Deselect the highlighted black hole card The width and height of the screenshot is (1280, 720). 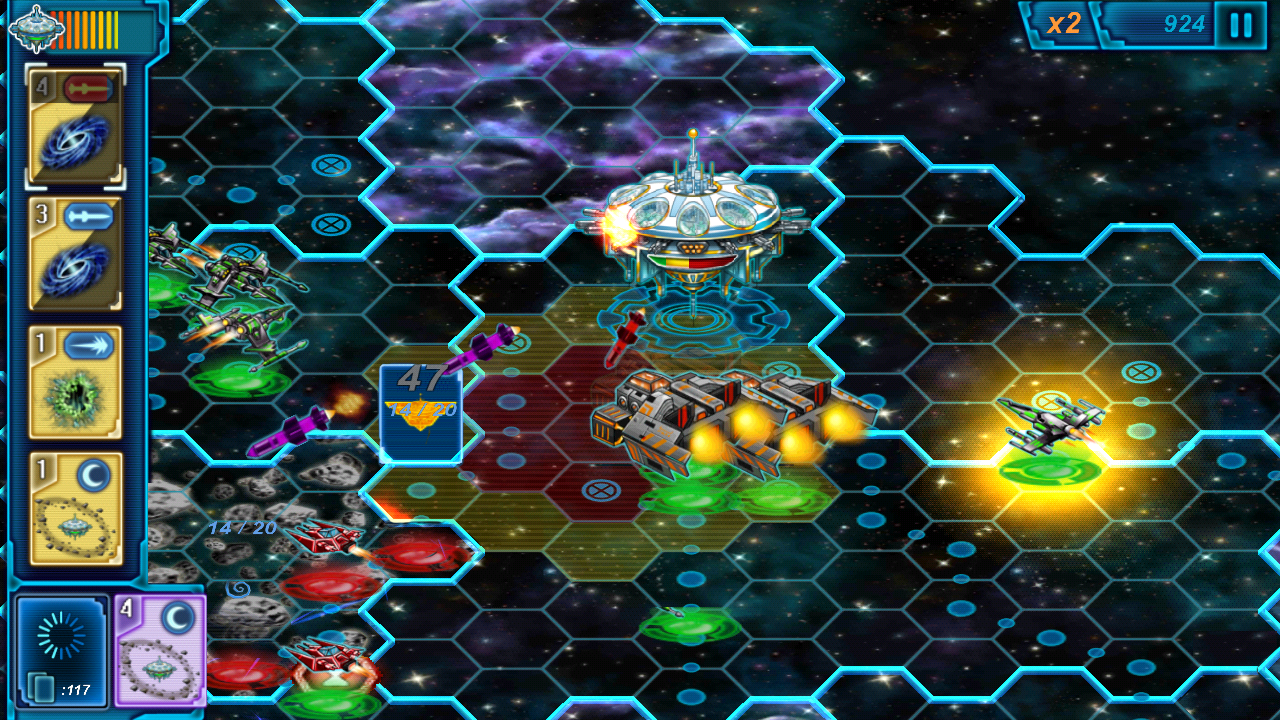point(76,127)
